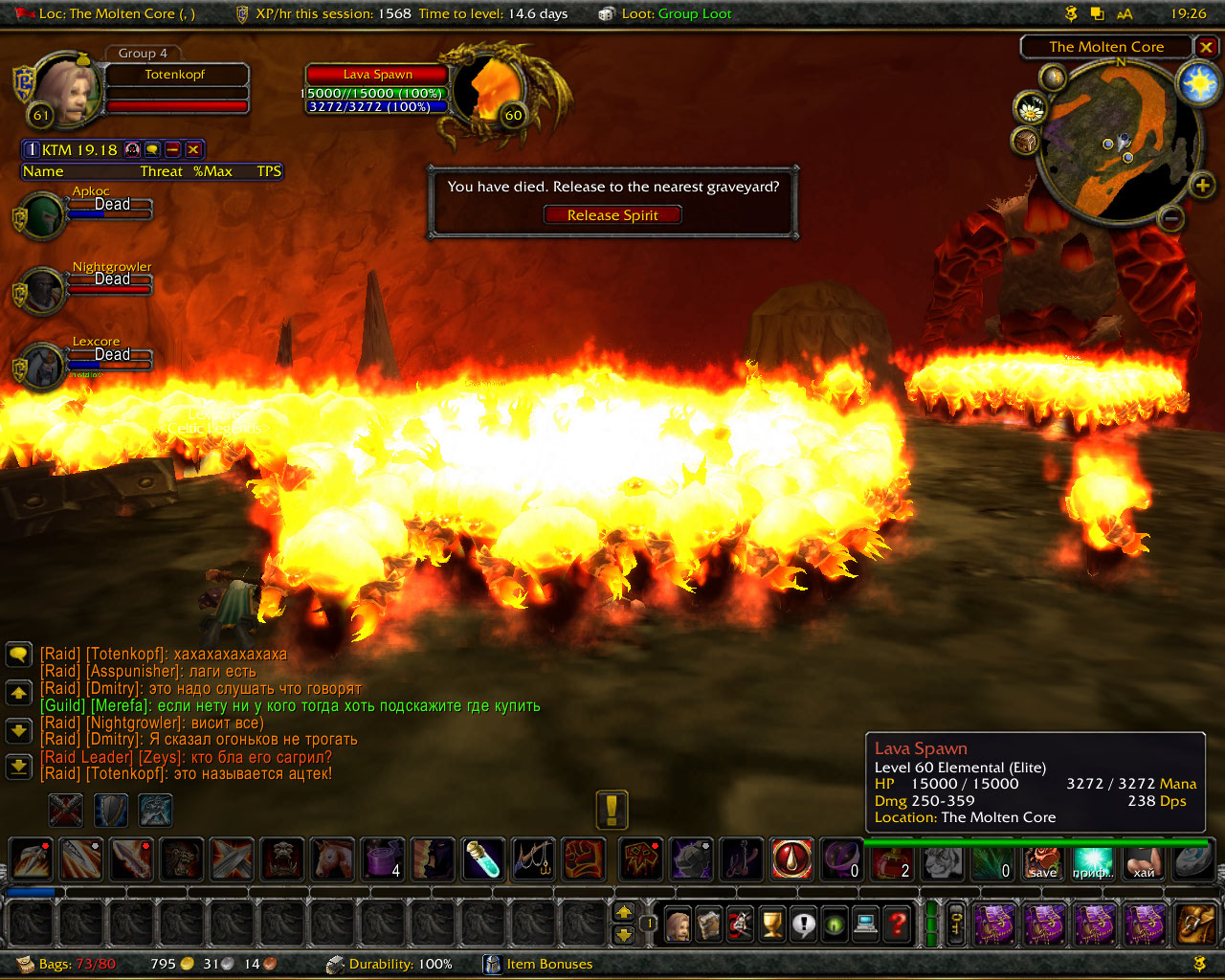Click the Release Spirit button
Viewport: 1225px width, 980px height.
[x=612, y=215]
